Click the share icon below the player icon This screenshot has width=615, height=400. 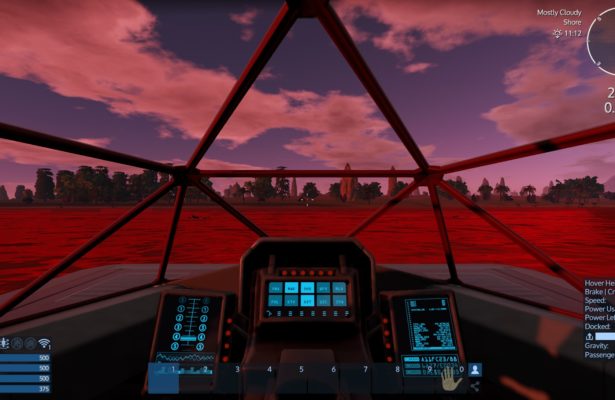point(475,386)
